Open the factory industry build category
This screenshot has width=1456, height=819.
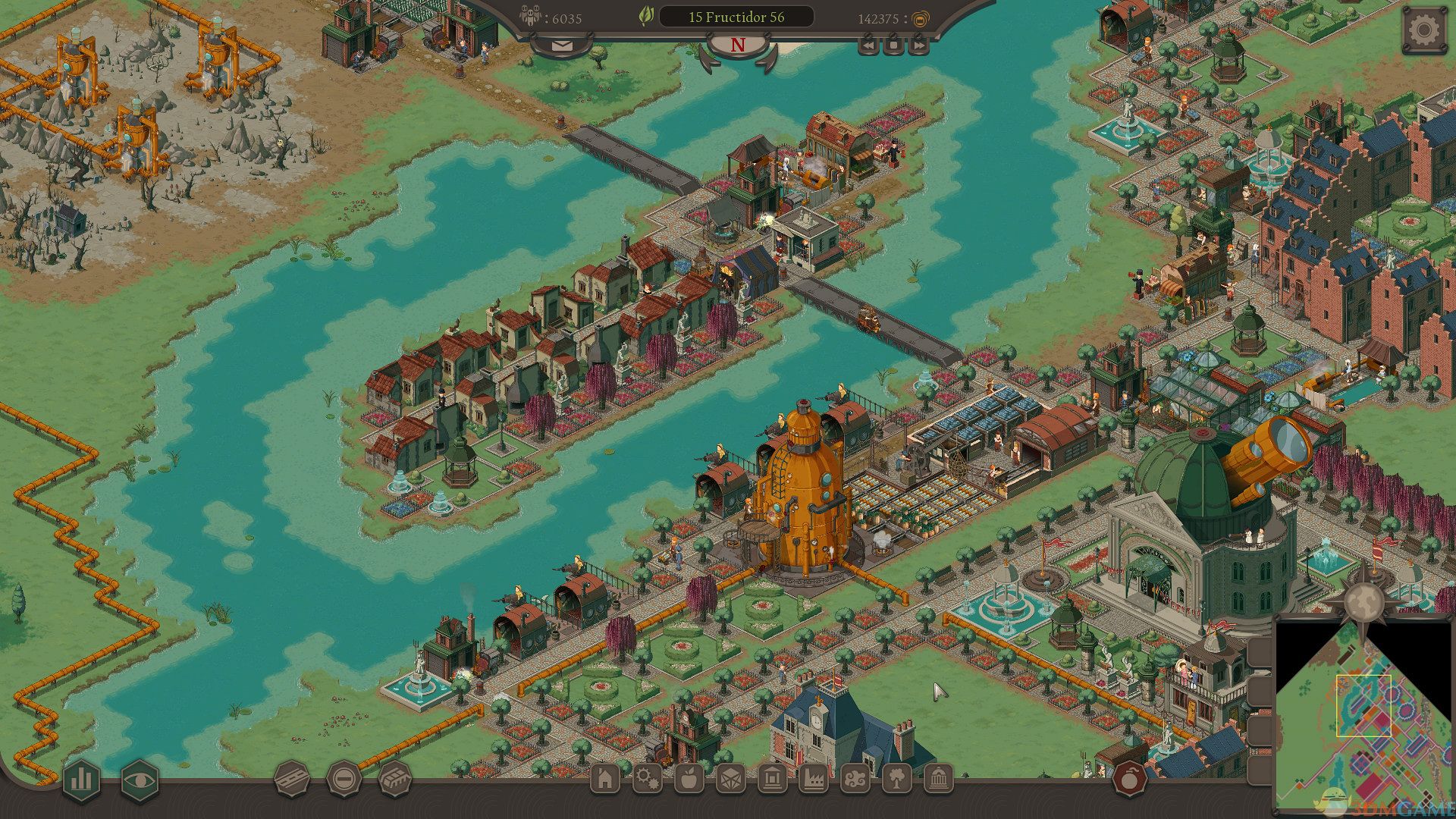coord(813,779)
